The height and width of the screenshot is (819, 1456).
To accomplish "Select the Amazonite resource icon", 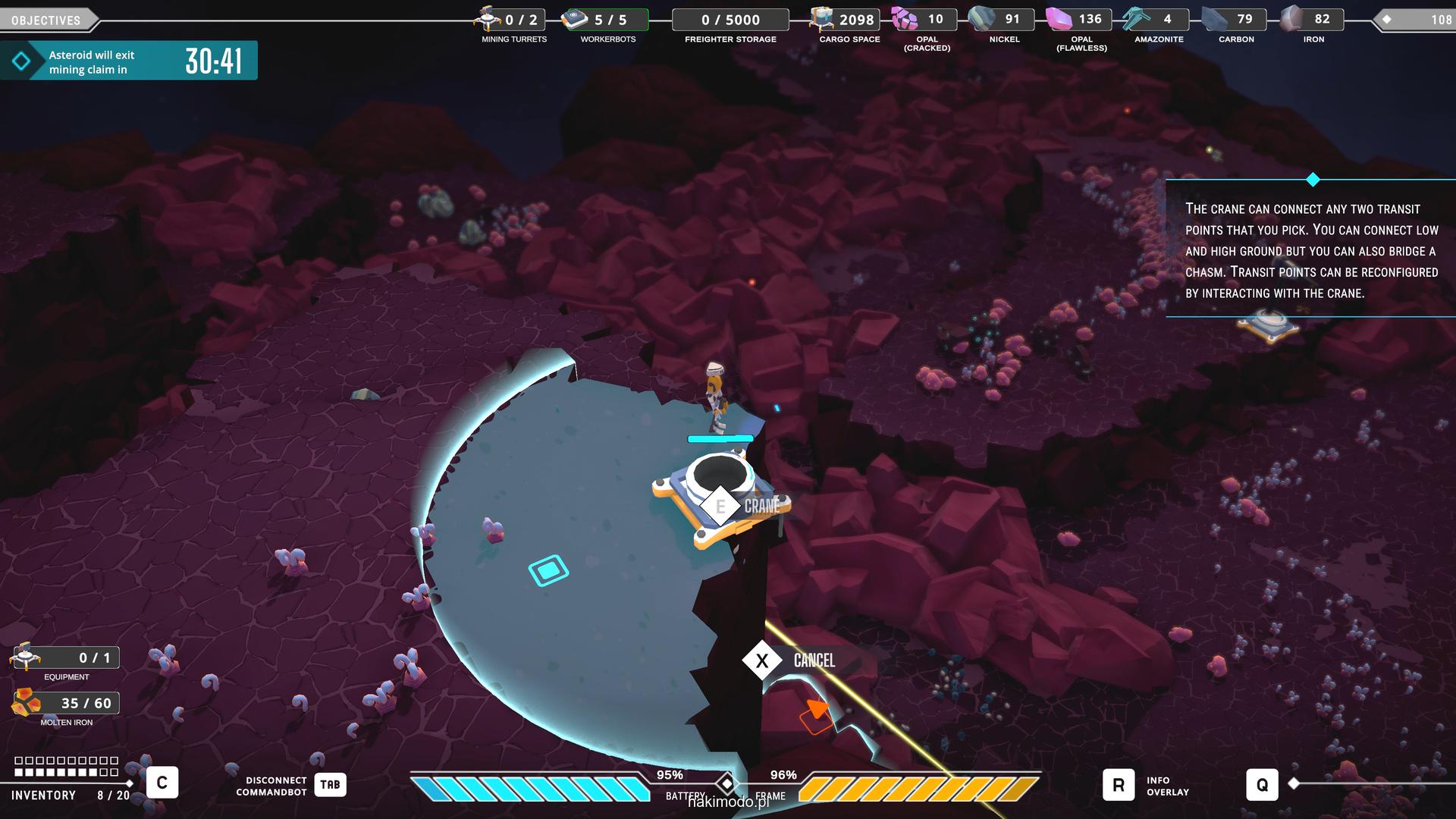I will (x=1137, y=19).
